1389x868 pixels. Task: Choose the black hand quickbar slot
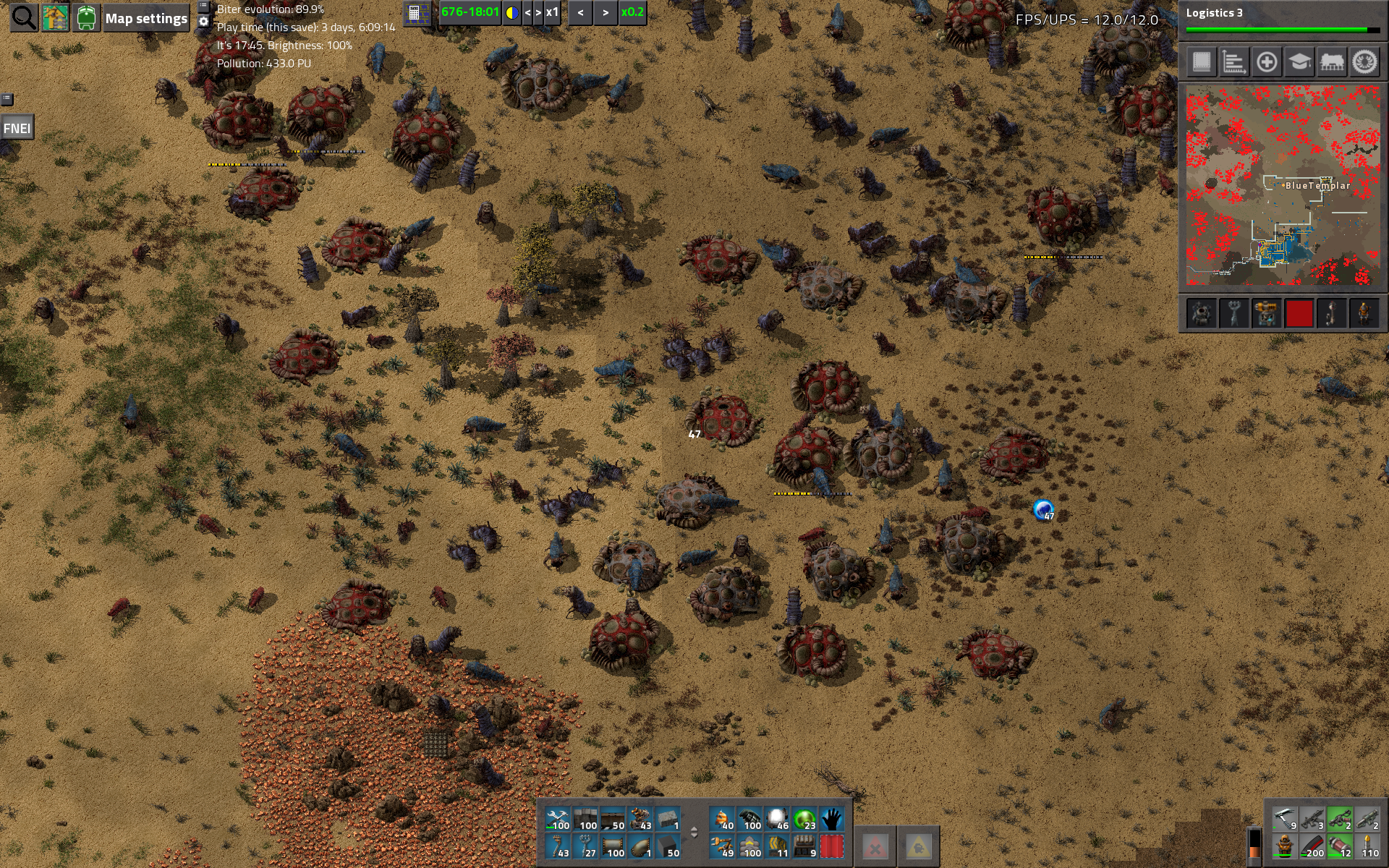(832, 819)
